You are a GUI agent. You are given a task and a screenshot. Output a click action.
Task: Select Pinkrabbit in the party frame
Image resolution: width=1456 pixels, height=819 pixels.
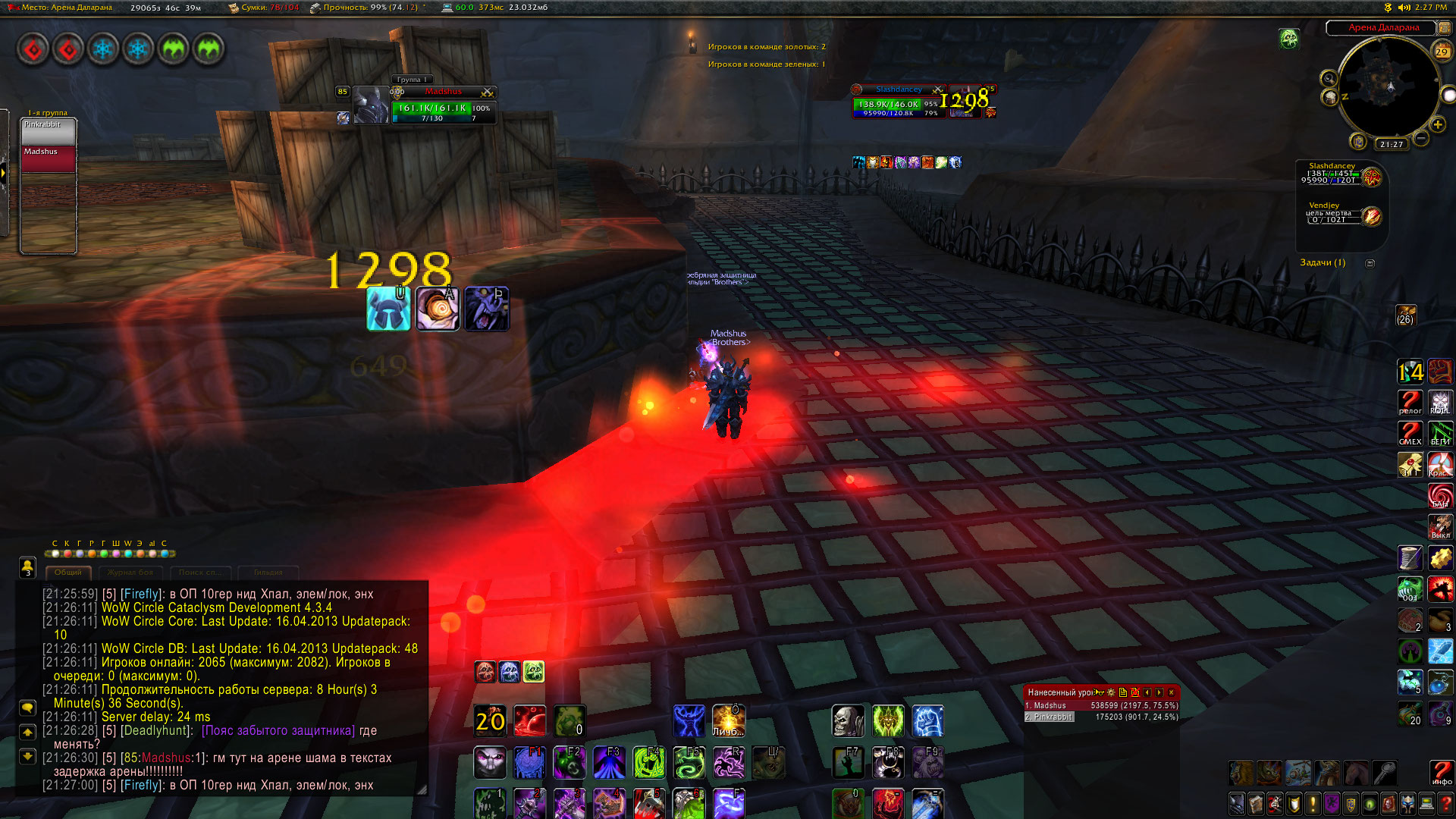pyautogui.click(x=49, y=131)
